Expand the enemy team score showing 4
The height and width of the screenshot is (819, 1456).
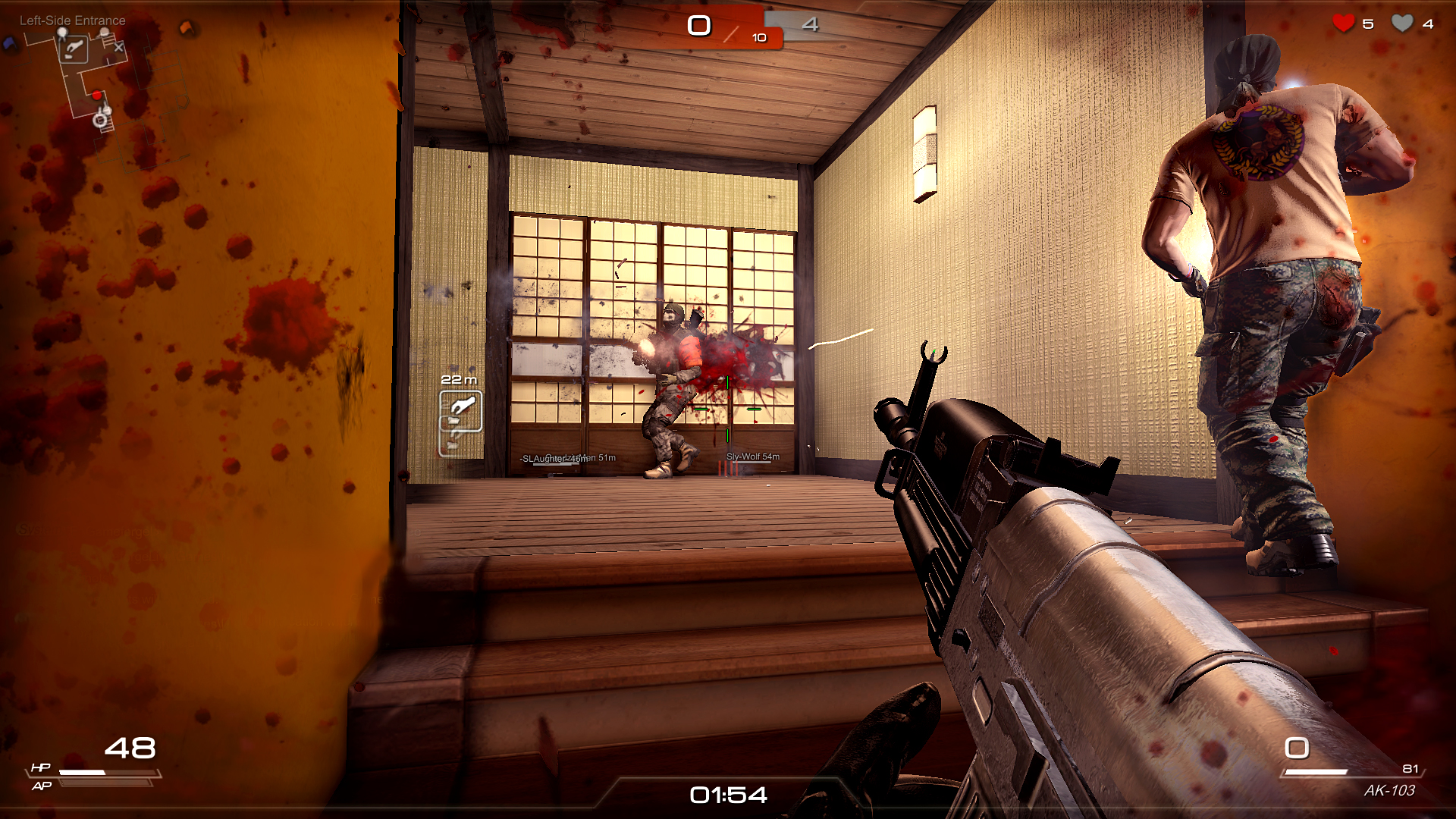click(811, 24)
